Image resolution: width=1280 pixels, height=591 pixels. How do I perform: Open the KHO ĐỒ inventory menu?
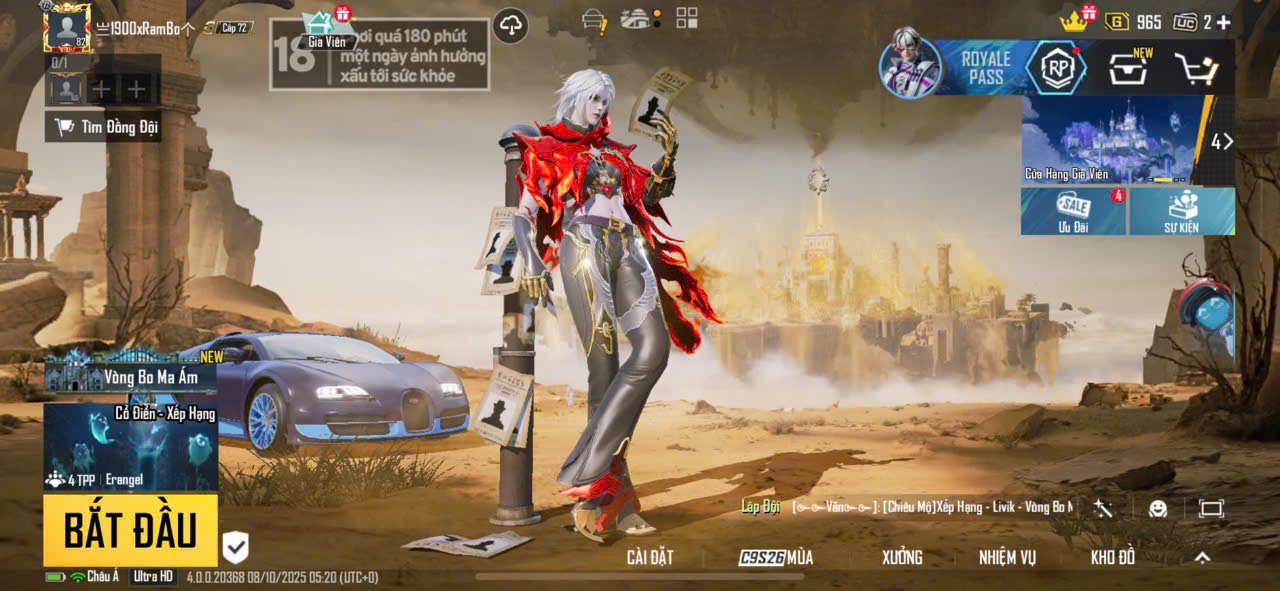click(x=1113, y=558)
